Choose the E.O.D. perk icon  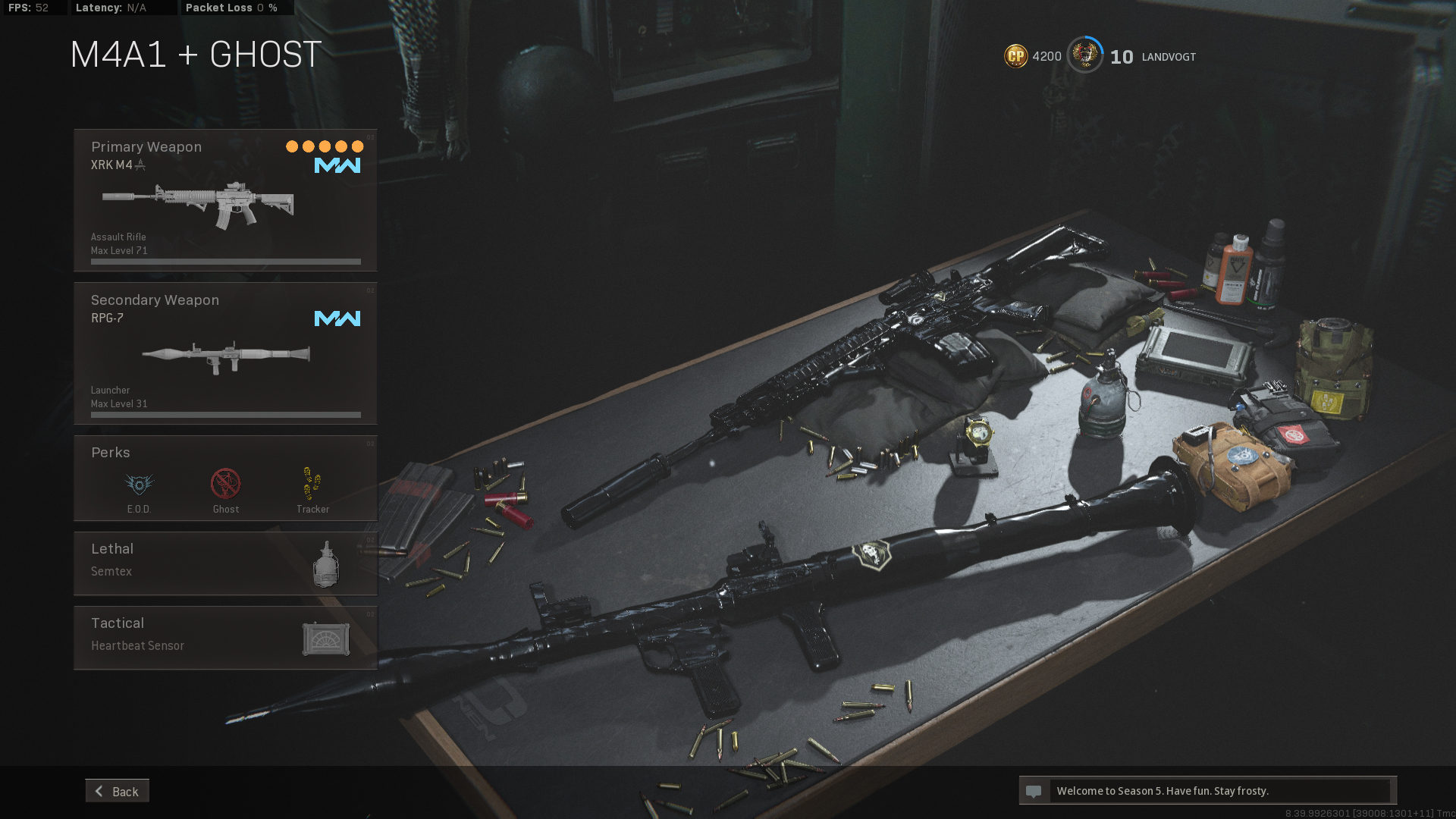tap(139, 485)
